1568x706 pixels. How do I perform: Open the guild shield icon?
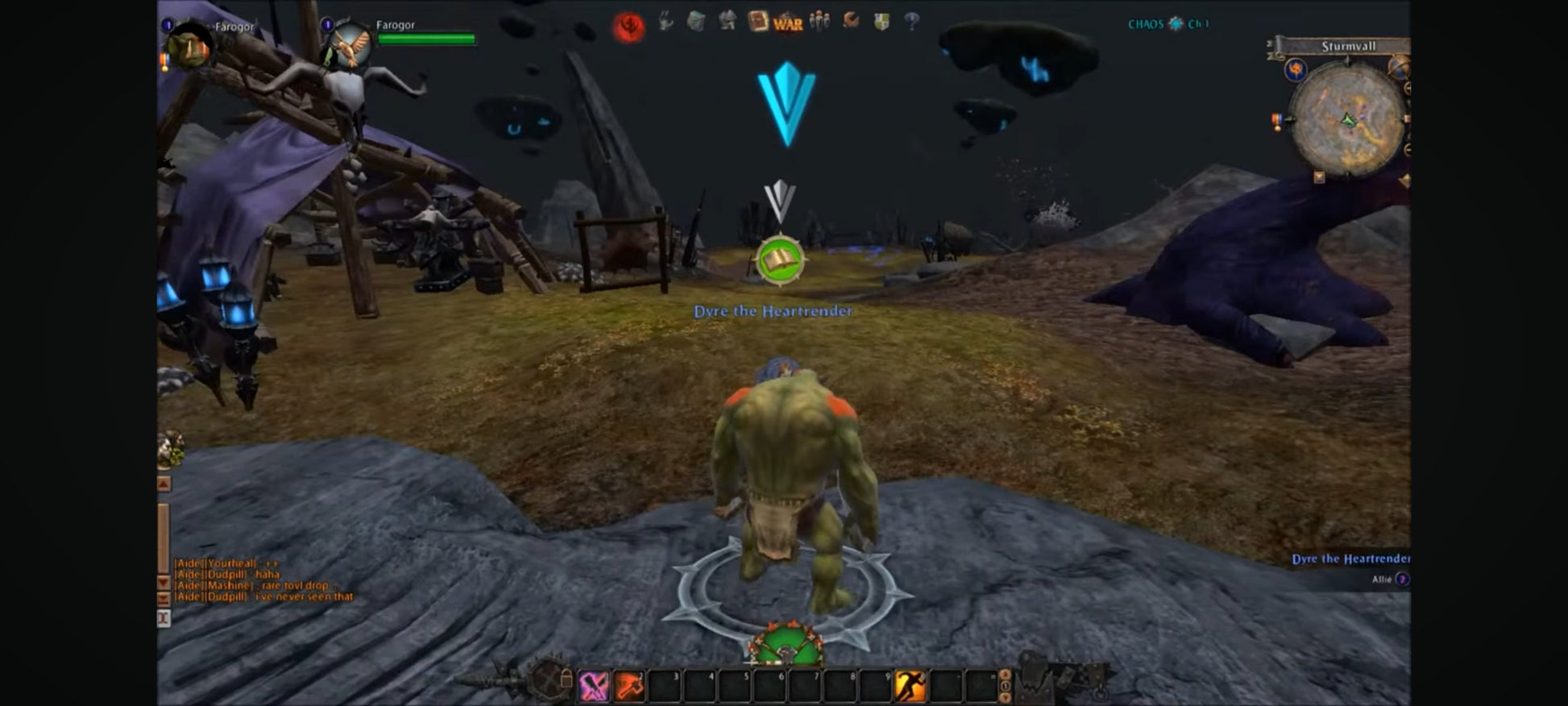[x=881, y=22]
